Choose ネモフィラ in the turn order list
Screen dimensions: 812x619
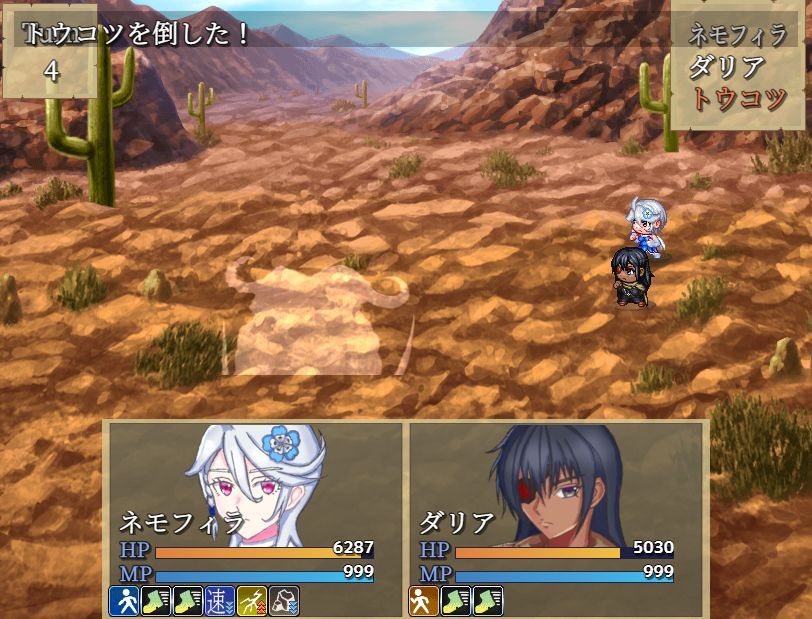[x=738, y=35]
